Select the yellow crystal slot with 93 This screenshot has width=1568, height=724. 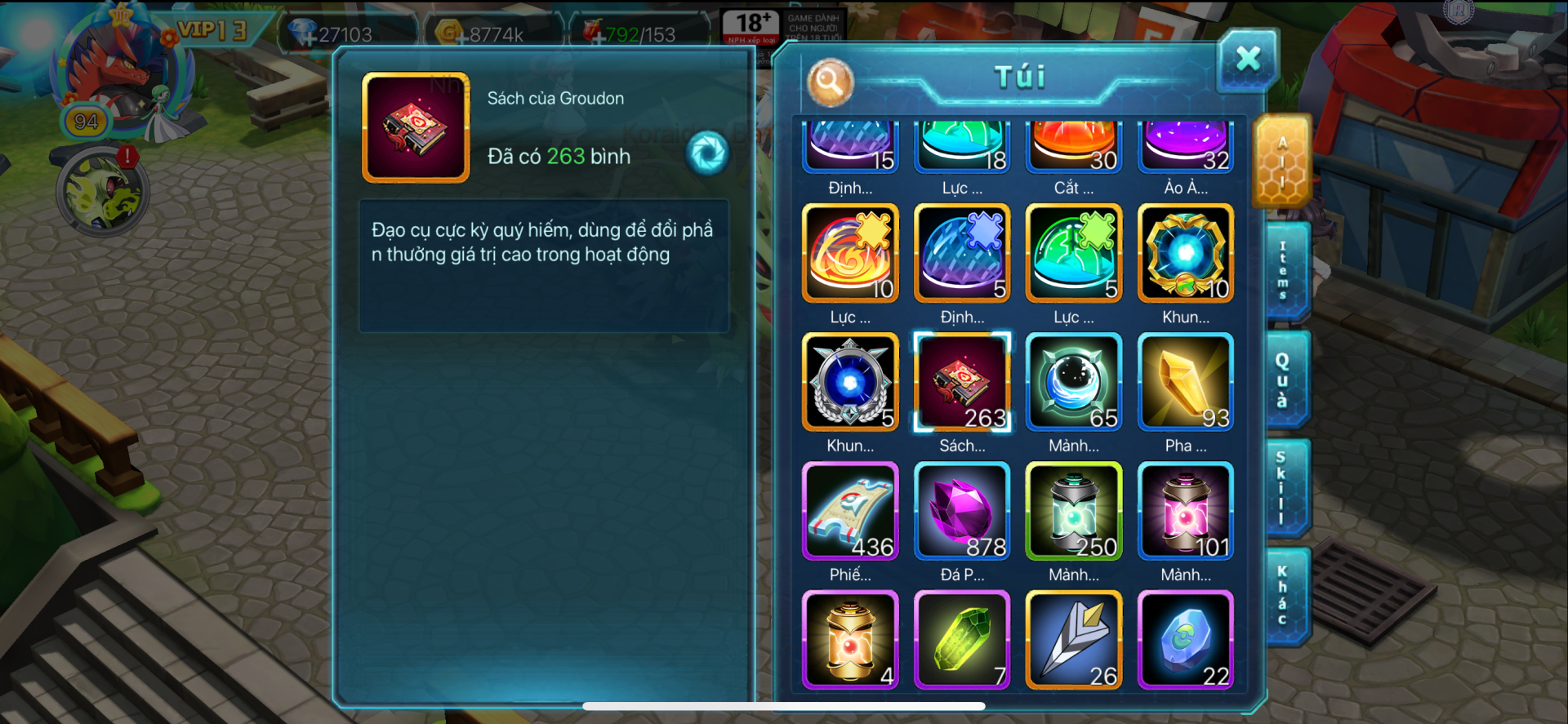pyautogui.click(x=1185, y=382)
